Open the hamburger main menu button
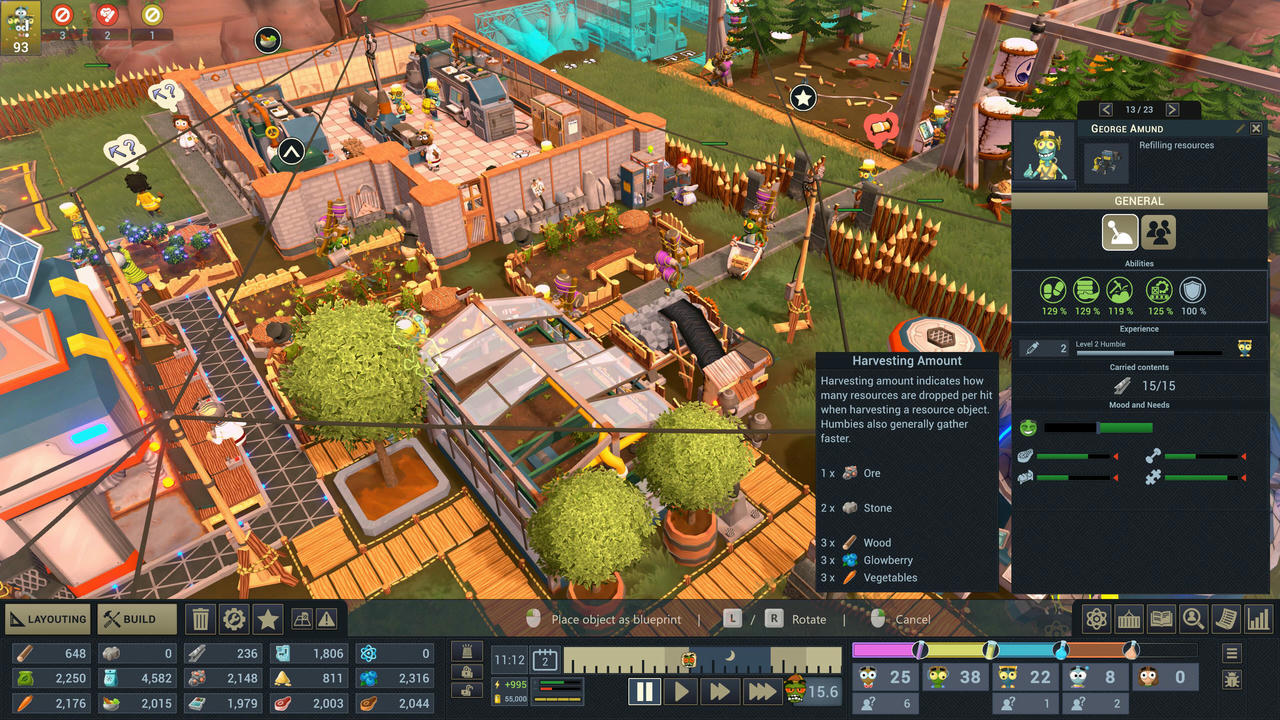Image resolution: width=1280 pixels, height=720 pixels. pyautogui.click(x=1232, y=654)
